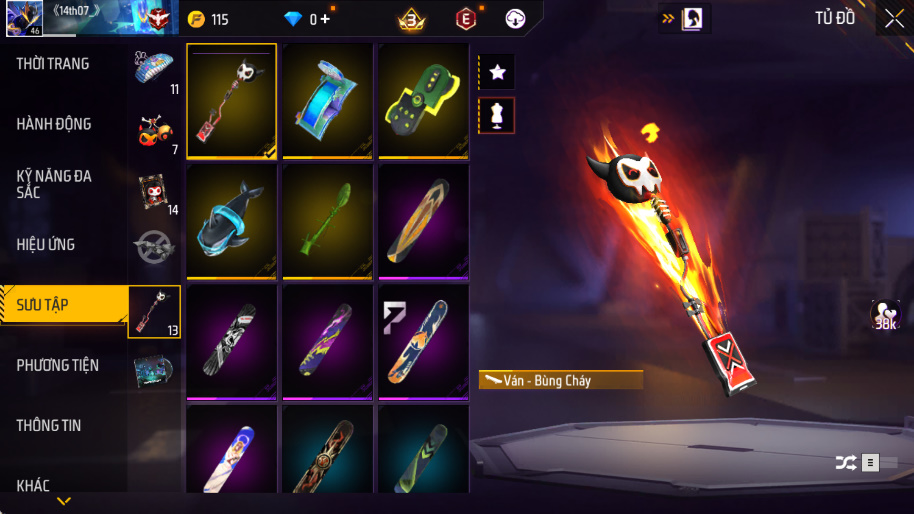Select the skull flame surfboard item

[232, 100]
